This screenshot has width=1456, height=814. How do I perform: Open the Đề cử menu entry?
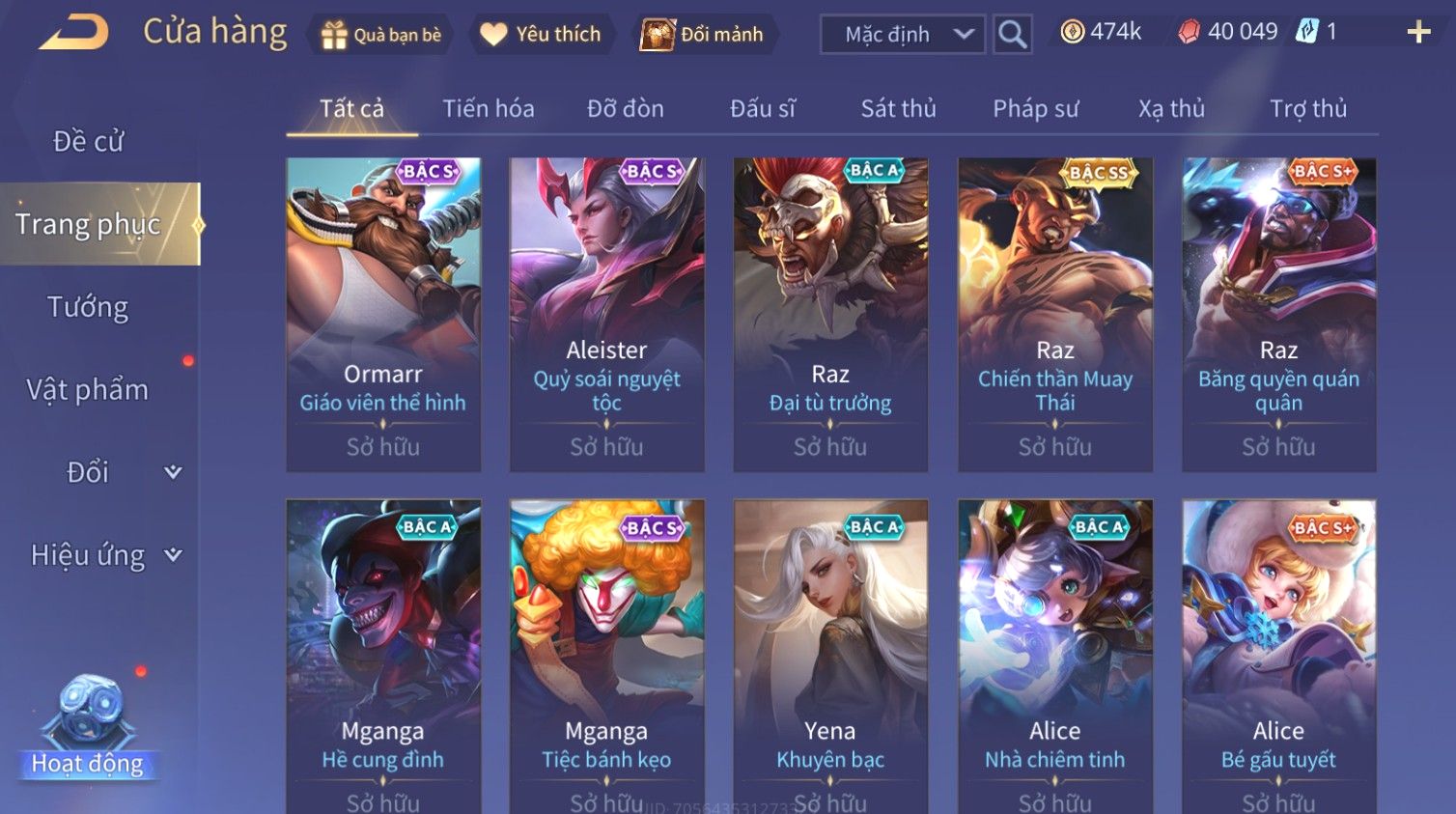coord(88,141)
